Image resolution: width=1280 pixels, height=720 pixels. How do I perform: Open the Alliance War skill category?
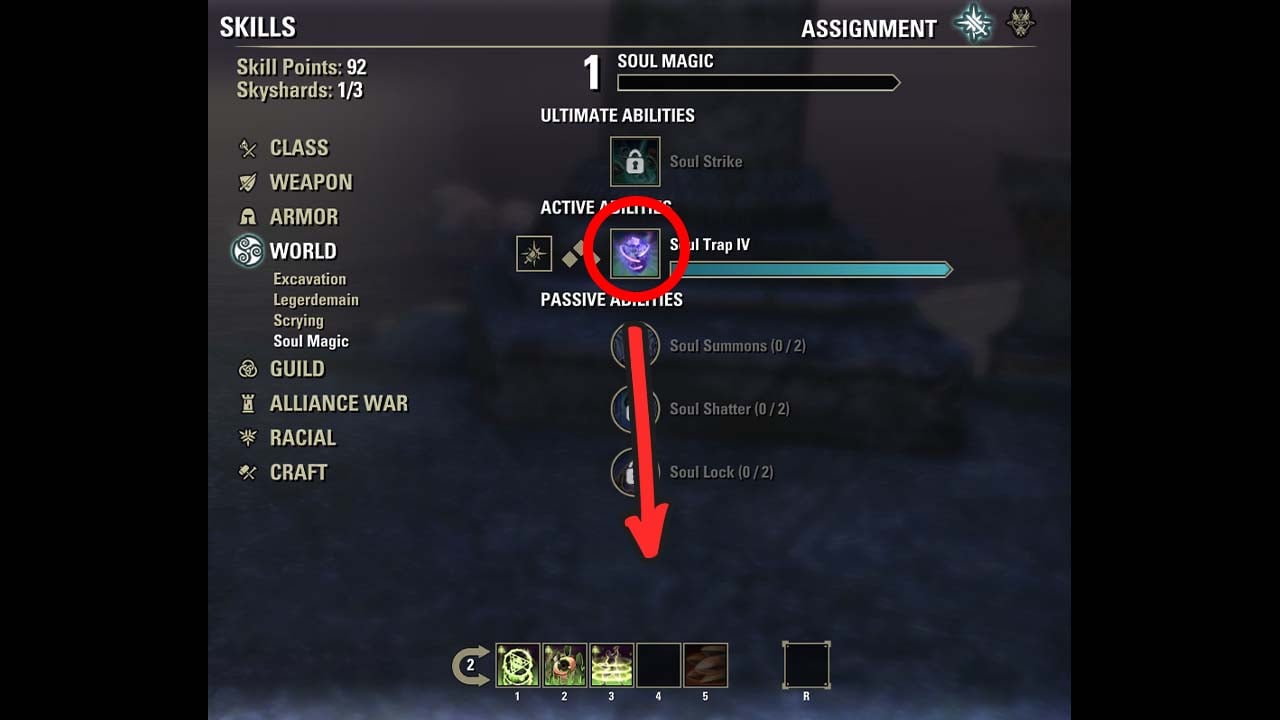338,403
